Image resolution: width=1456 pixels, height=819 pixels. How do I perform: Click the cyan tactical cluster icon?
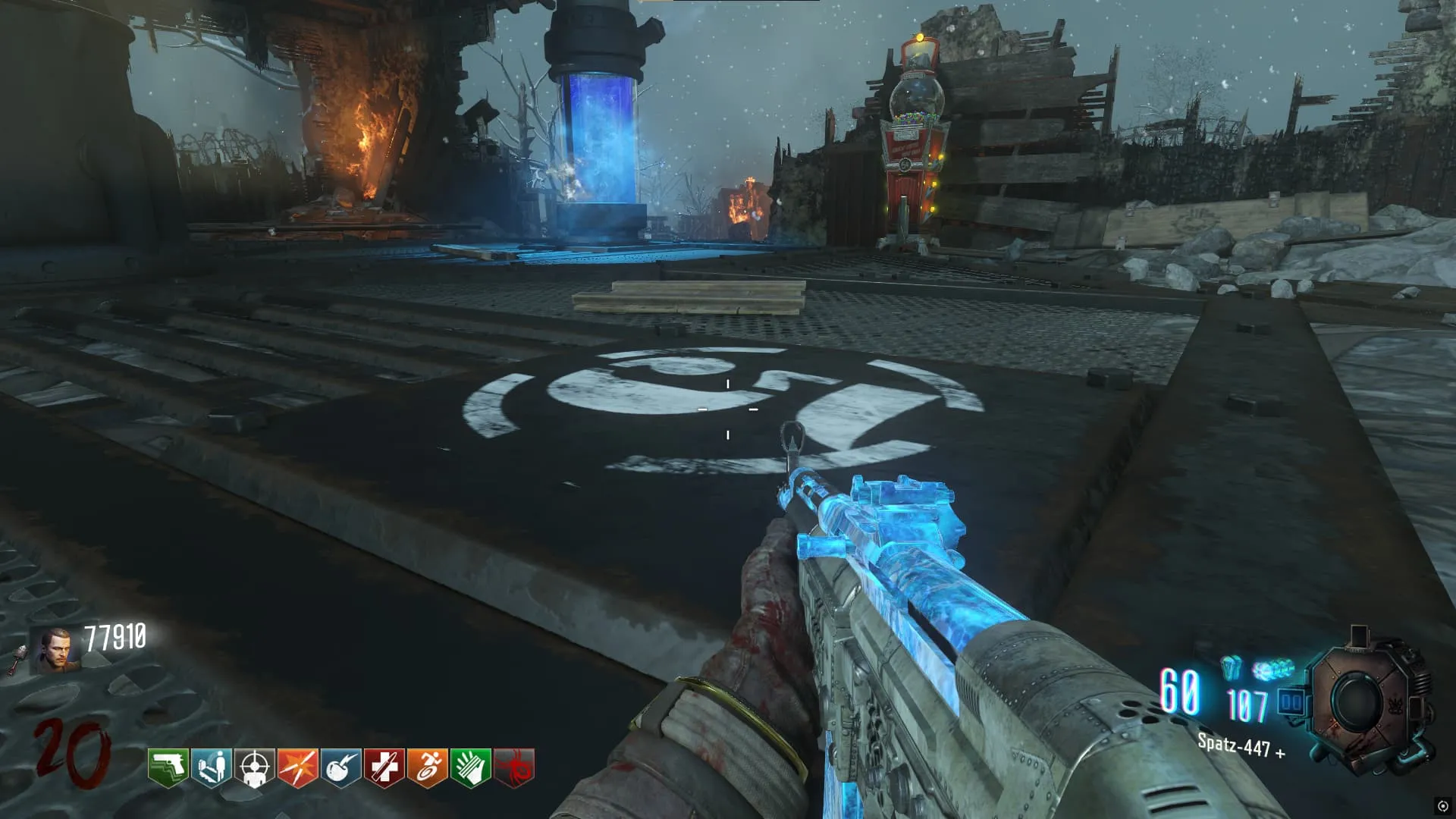1273,670
